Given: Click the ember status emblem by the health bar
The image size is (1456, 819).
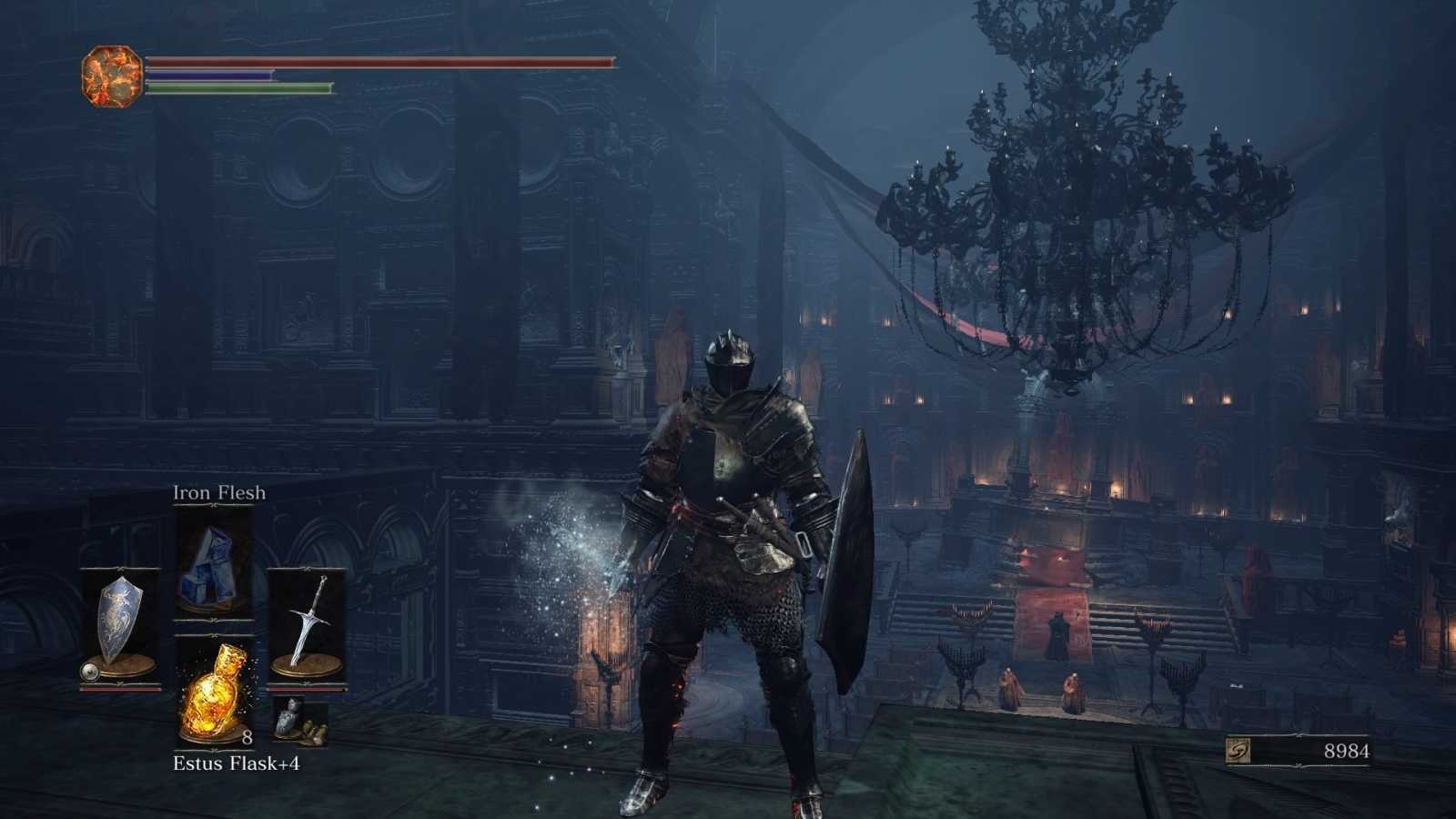Looking at the screenshot, I should [111, 76].
